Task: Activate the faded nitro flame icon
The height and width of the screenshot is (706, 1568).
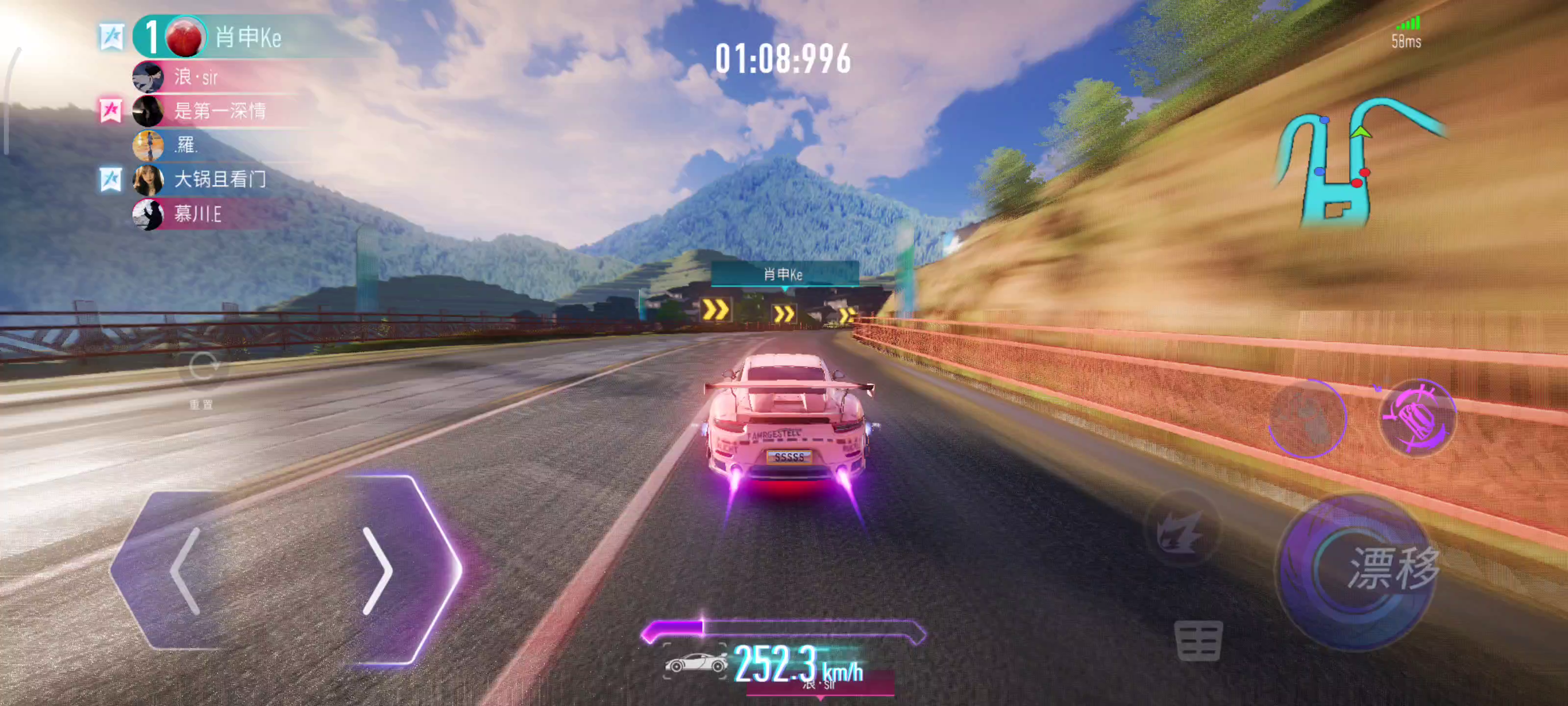Action: (1181, 530)
